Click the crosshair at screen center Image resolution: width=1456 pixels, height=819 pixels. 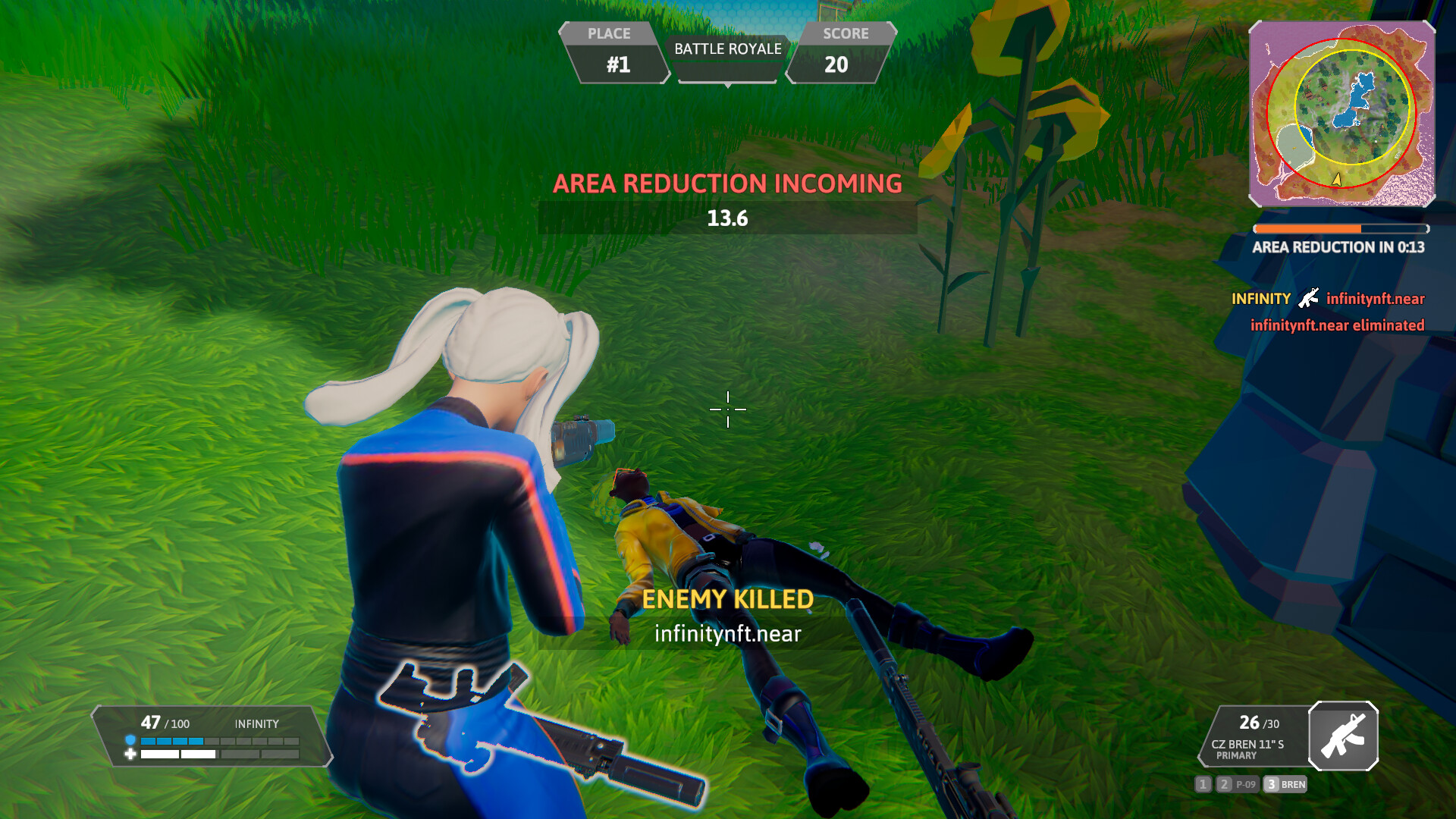coord(727,409)
